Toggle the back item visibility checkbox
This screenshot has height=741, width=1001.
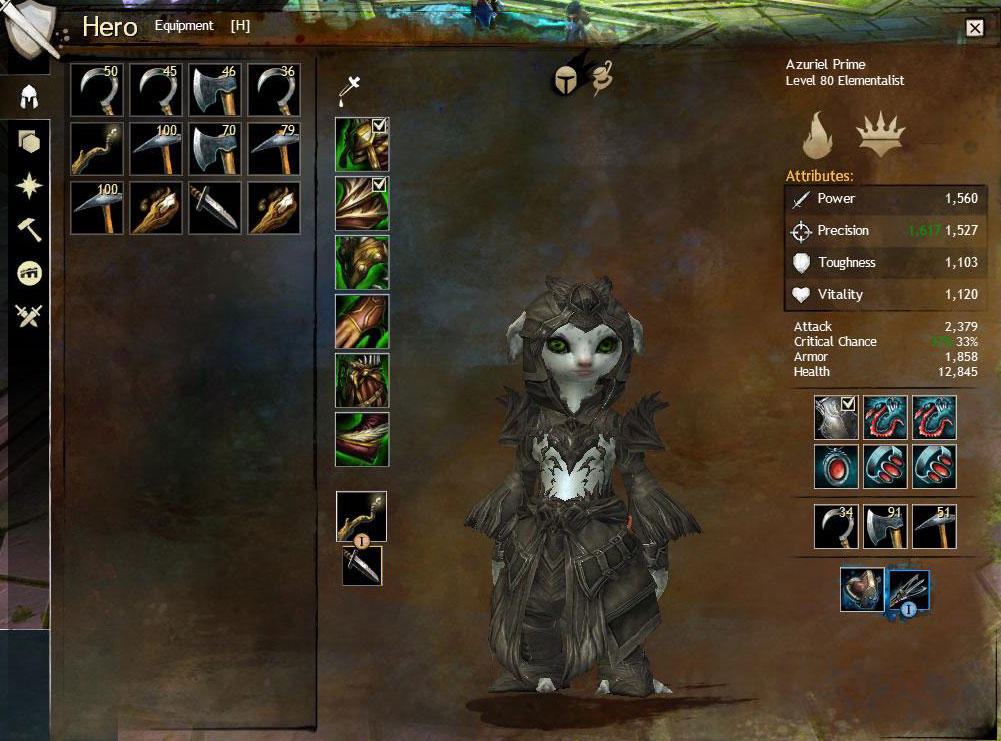849,404
